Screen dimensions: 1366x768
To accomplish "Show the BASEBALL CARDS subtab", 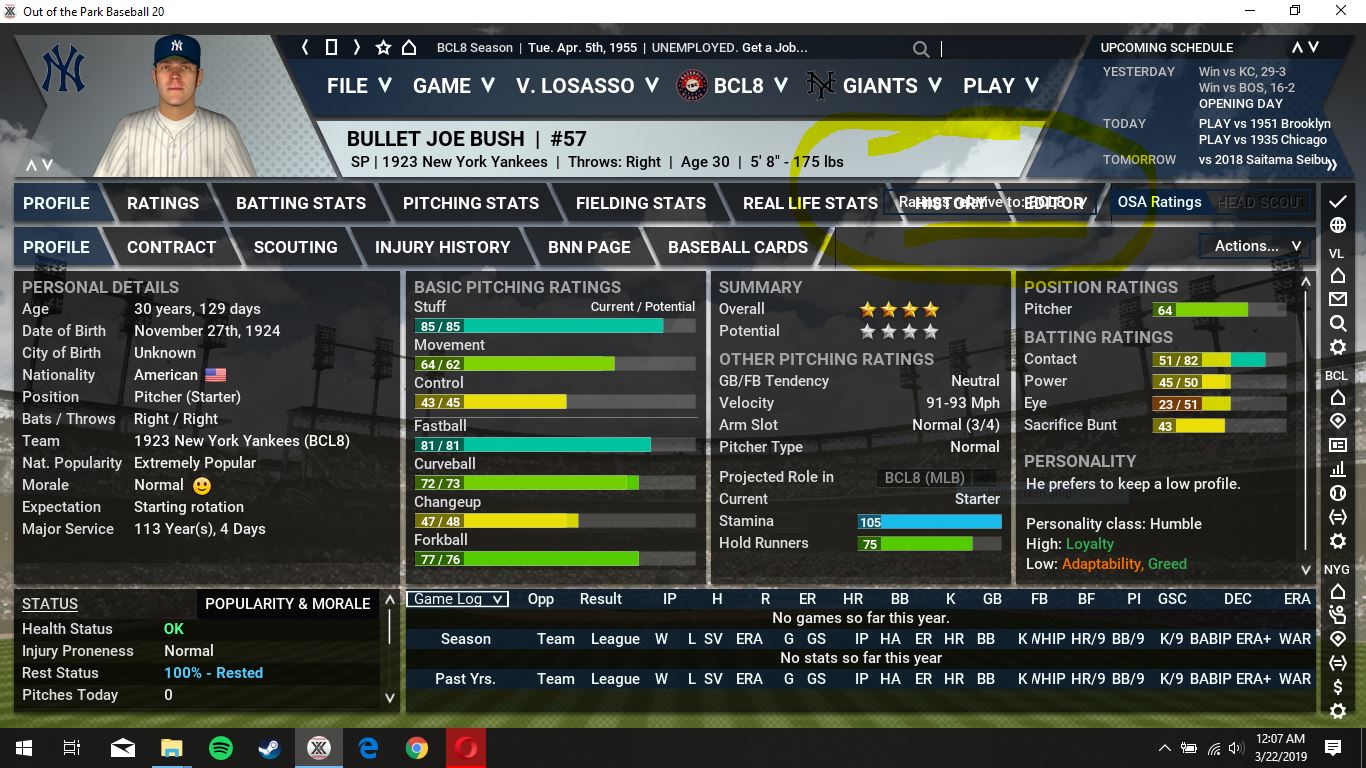I will tap(738, 247).
